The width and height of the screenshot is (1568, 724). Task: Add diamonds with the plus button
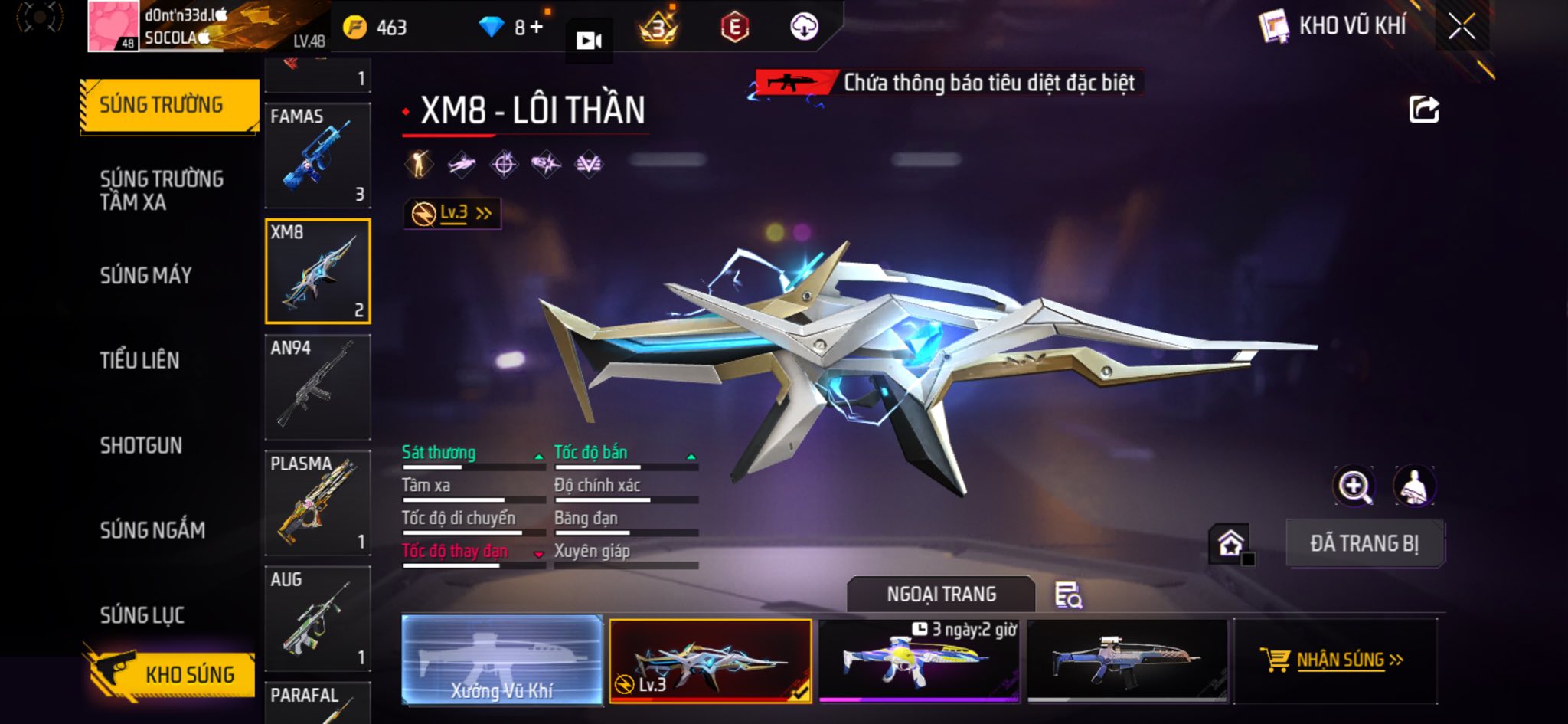pos(536,28)
